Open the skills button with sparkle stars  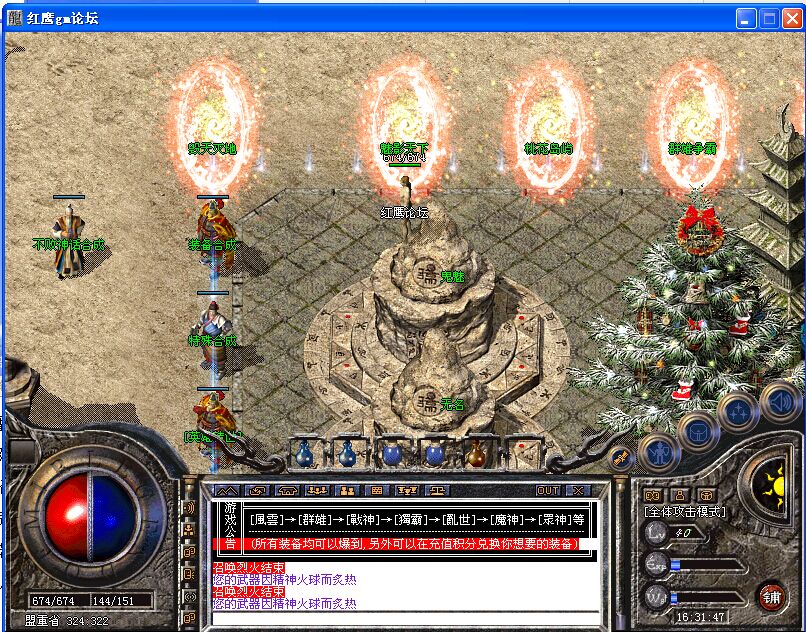739,411
